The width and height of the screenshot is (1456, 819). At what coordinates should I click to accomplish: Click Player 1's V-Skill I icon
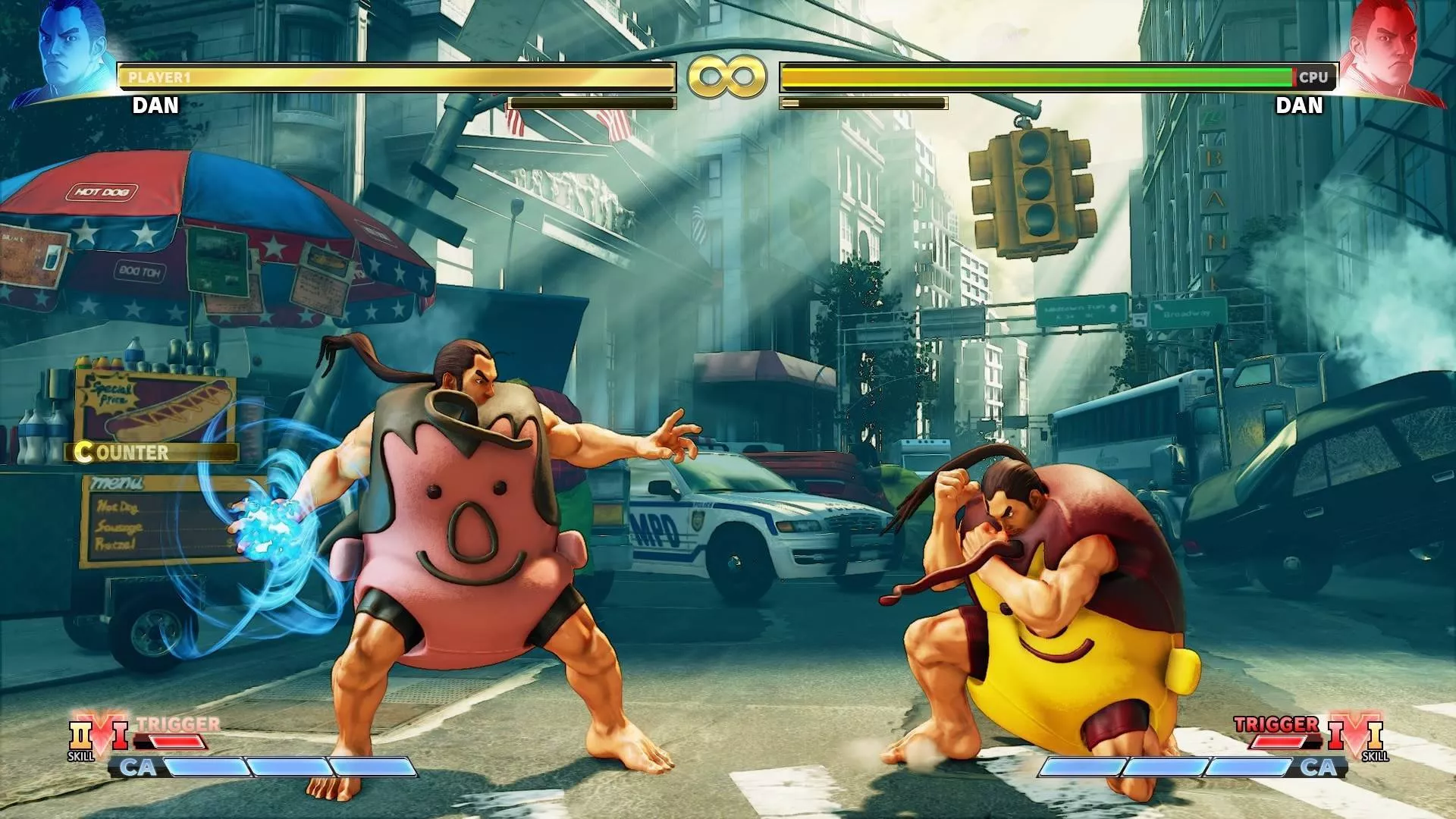[121, 733]
